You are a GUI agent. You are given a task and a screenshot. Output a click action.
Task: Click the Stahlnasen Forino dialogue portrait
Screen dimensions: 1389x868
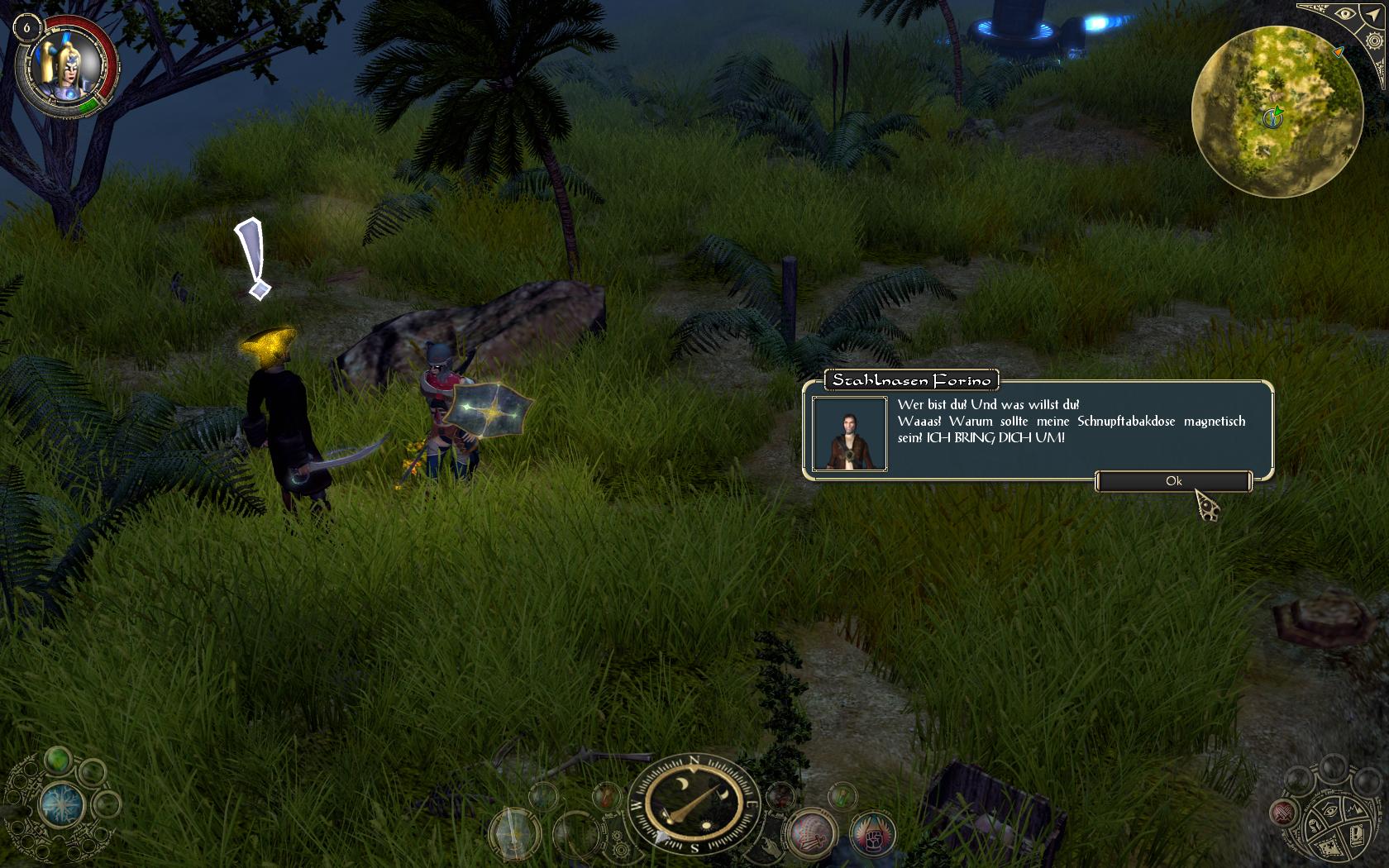coord(849,434)
